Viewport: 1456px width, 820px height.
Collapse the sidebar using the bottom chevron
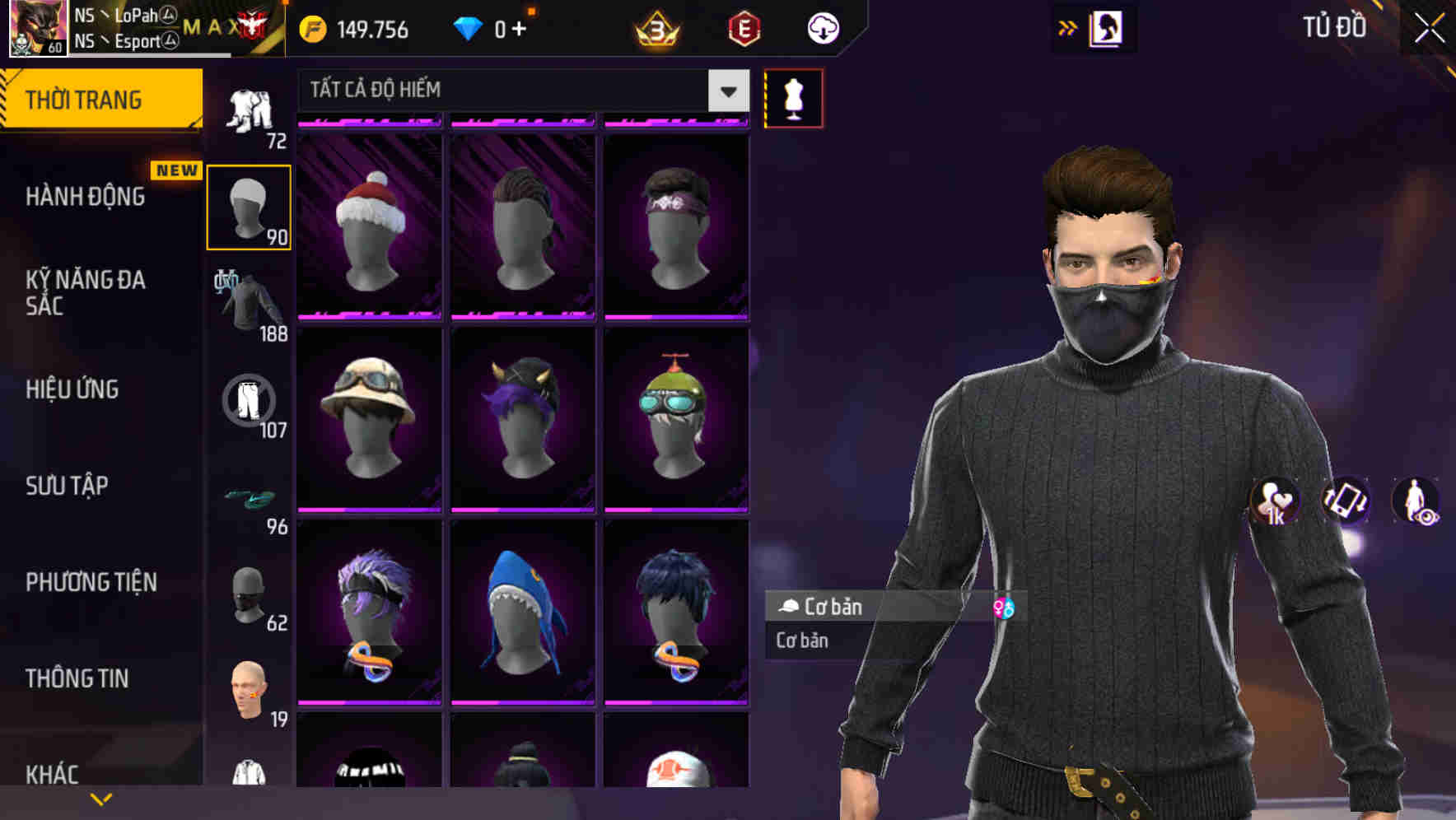coord(99,800)
